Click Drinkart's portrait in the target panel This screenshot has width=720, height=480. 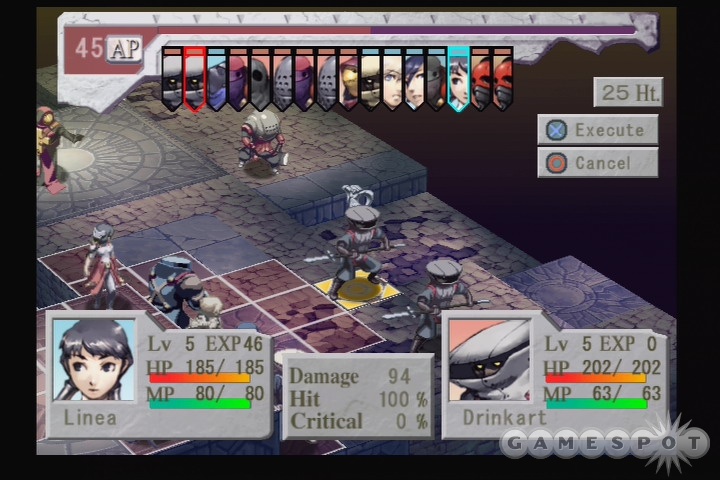pos(489,361)
